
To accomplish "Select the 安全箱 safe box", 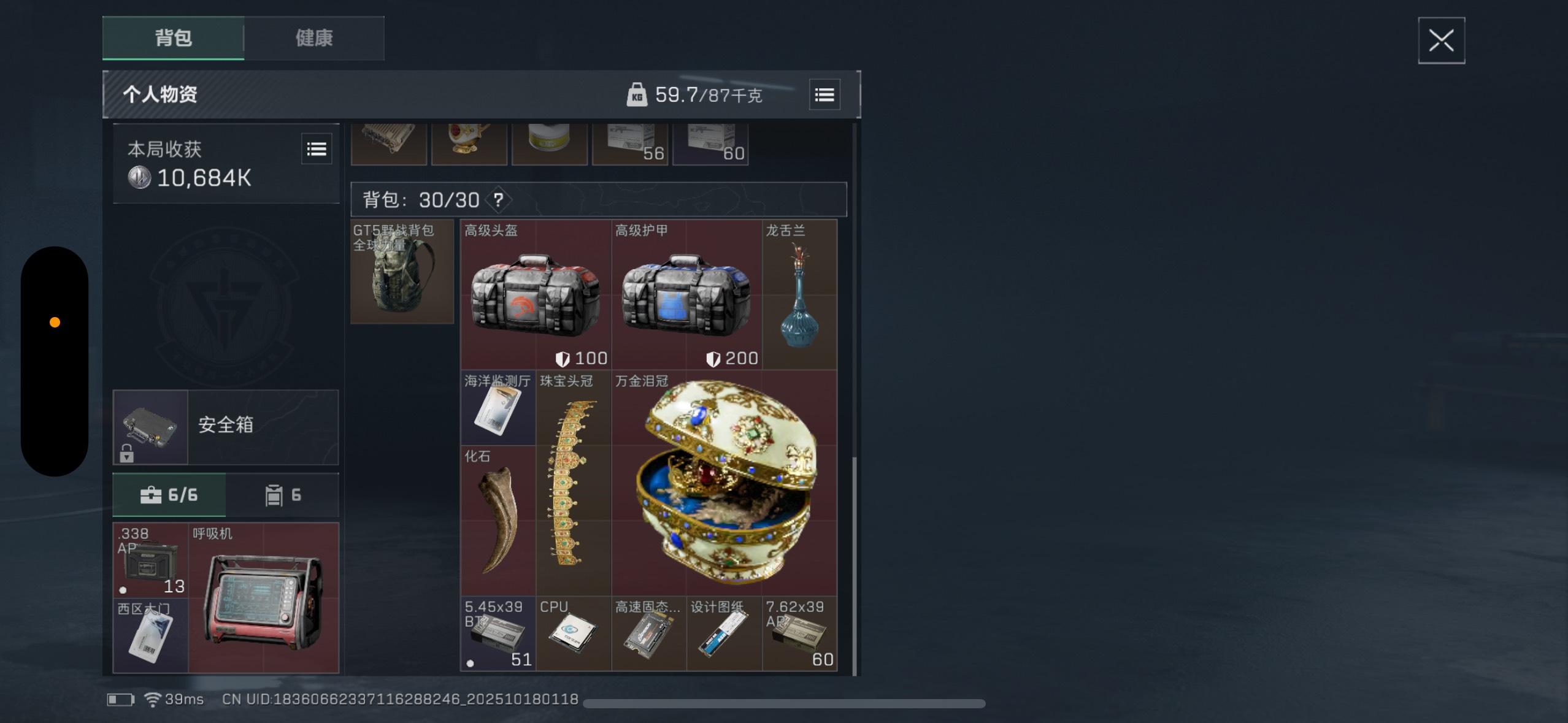I will pos(225,427).
